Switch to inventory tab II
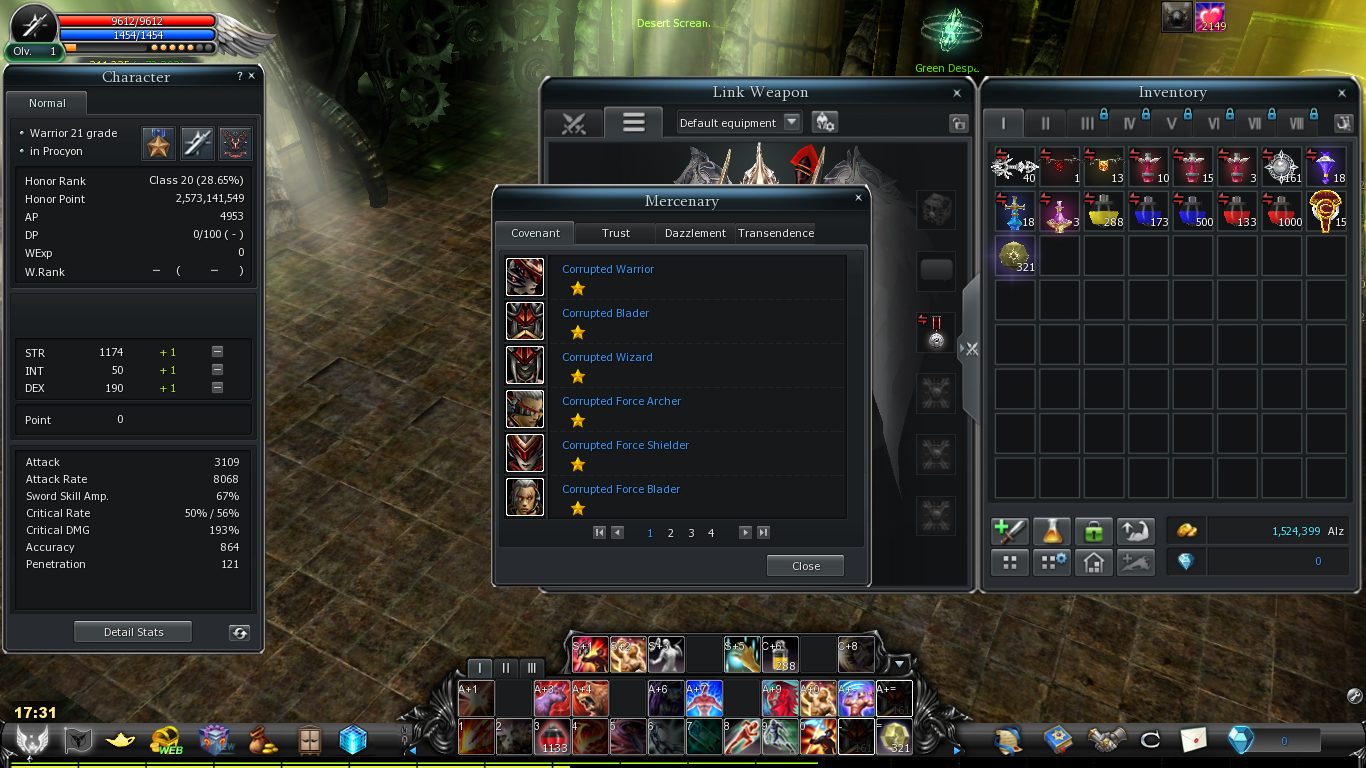Image resolution: width=1366 pixels, height=768 pixels. [x=1045, y=124]
